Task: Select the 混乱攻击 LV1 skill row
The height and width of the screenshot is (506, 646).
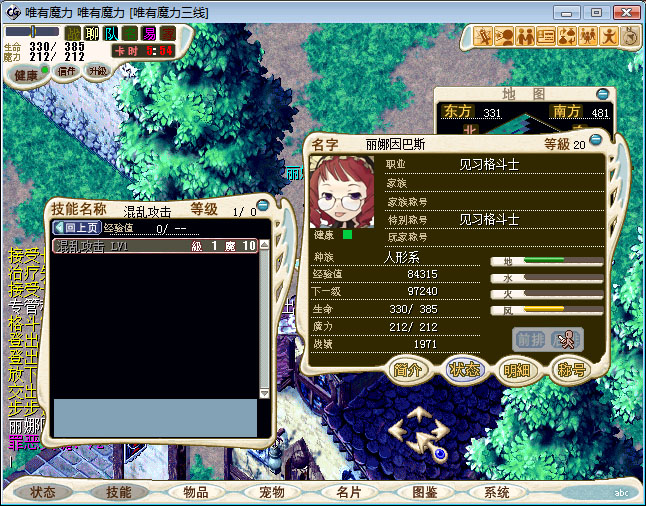Action: pos(155,246)
